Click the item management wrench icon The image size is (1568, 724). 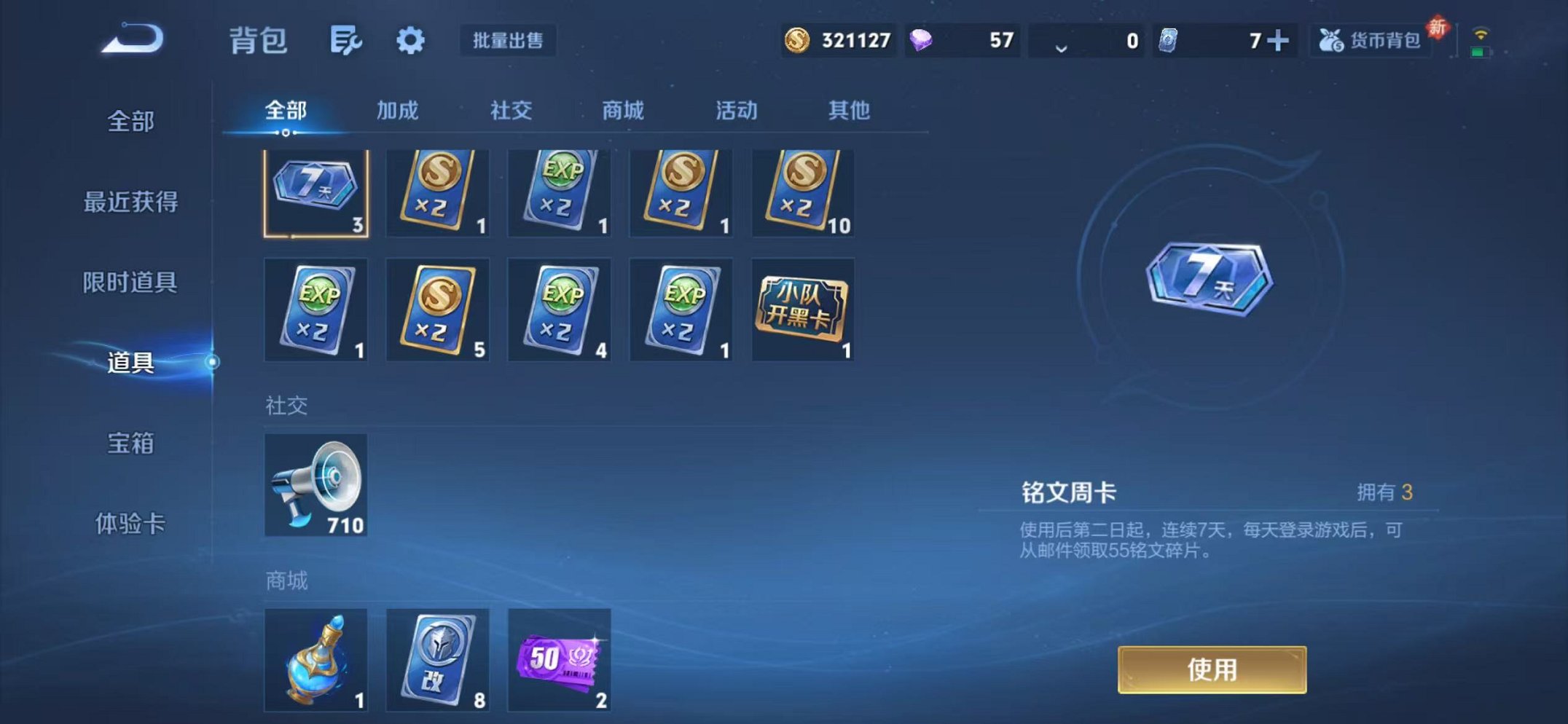pyautogui.click(x=345, y=41)
